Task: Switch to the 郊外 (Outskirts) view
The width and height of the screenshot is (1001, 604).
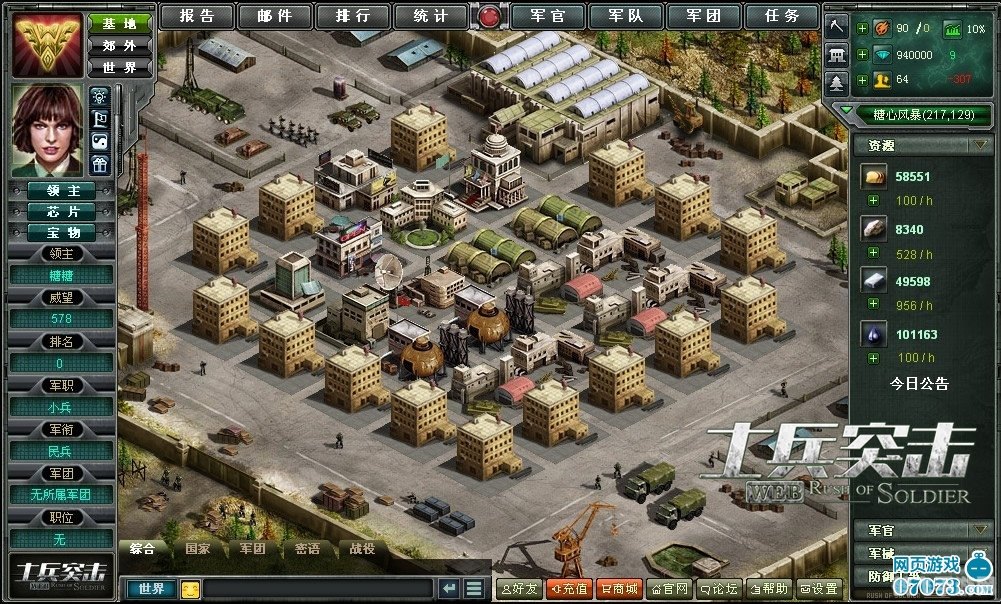Action: (x=120, y=45)
